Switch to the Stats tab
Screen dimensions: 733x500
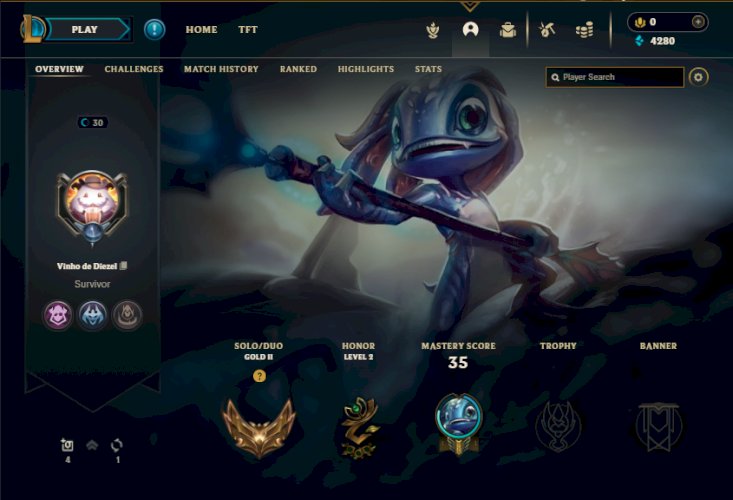click(428, 70)
